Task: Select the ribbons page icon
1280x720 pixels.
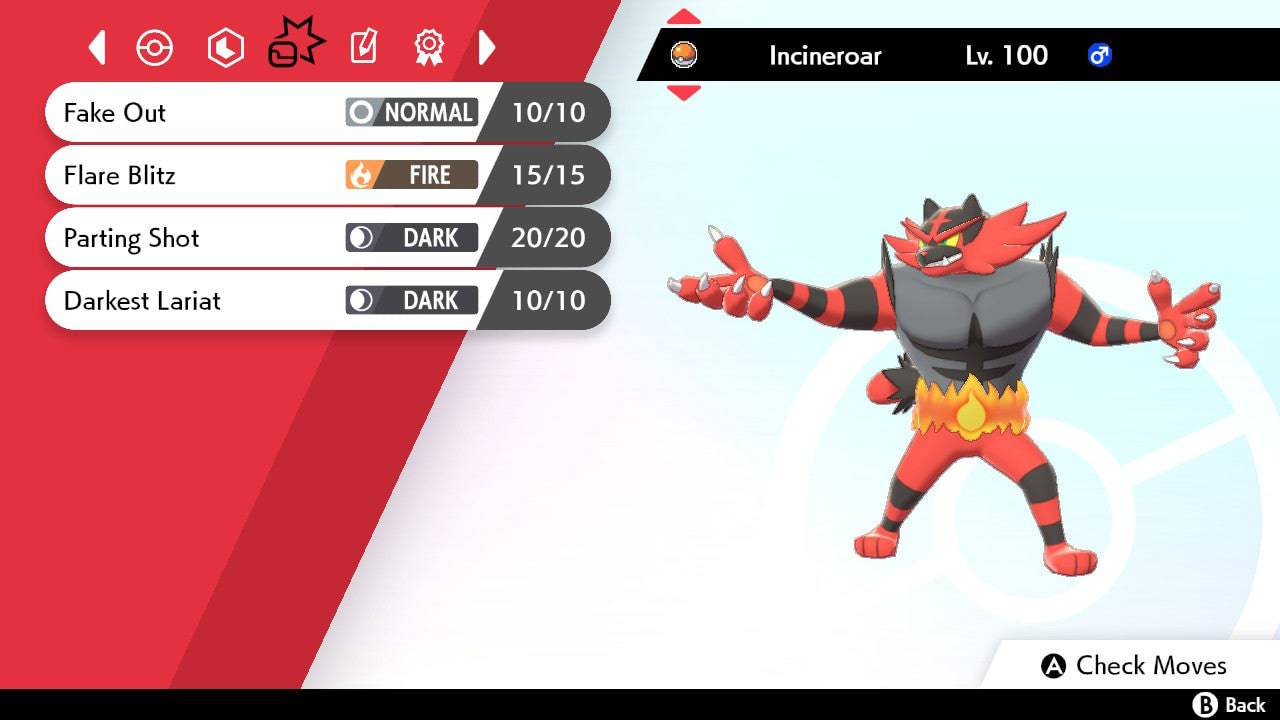Action: [x=429, y=47]
